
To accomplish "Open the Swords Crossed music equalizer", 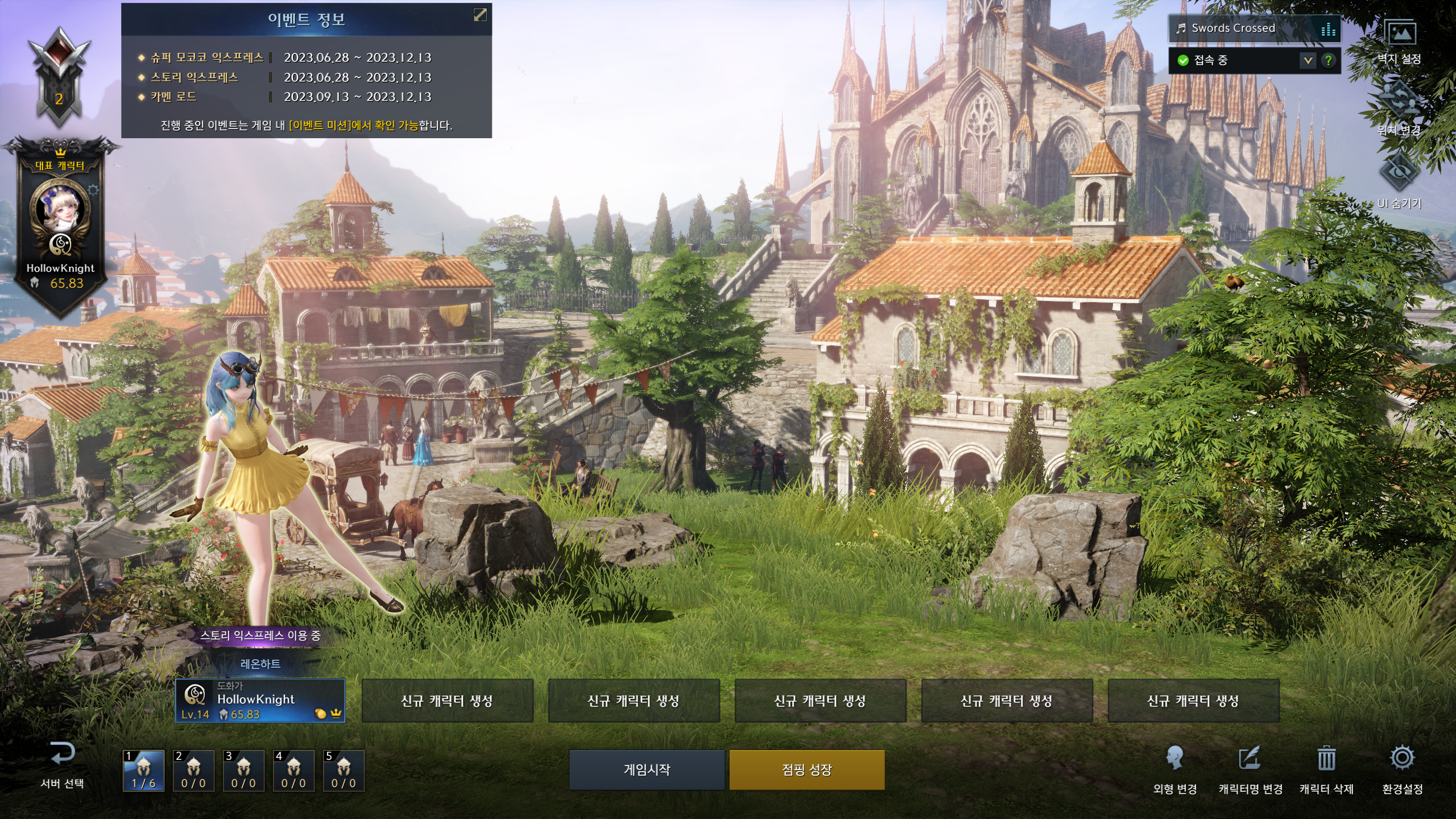I will pyautogui.click(x=1329, y=29).
